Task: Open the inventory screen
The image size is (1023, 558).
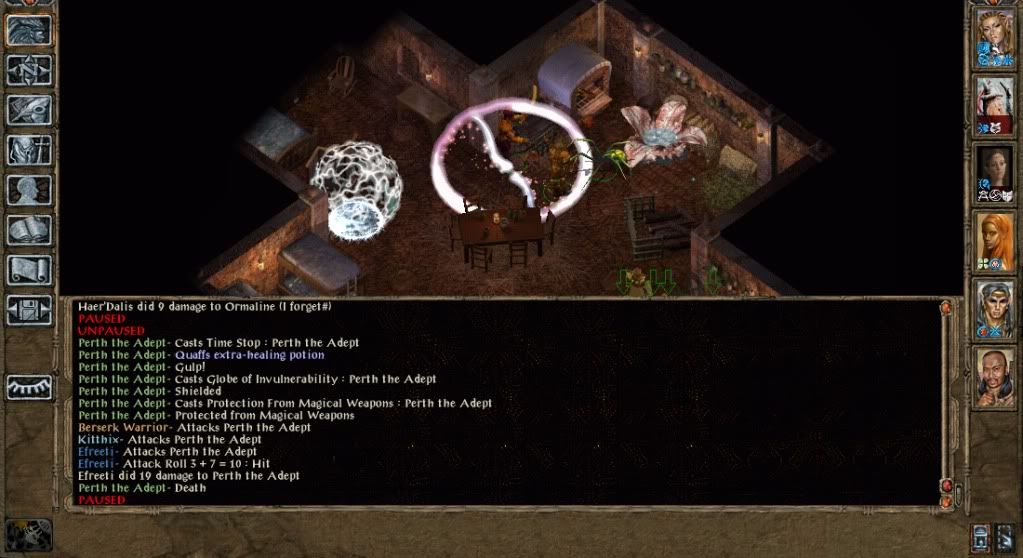Action: (x=30, y=149)
